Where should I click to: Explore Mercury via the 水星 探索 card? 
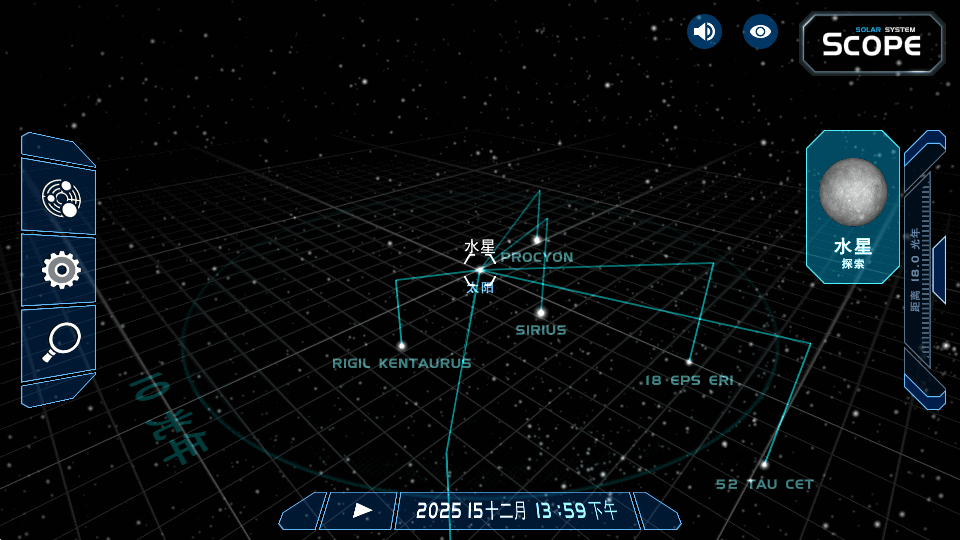point(852,208)
